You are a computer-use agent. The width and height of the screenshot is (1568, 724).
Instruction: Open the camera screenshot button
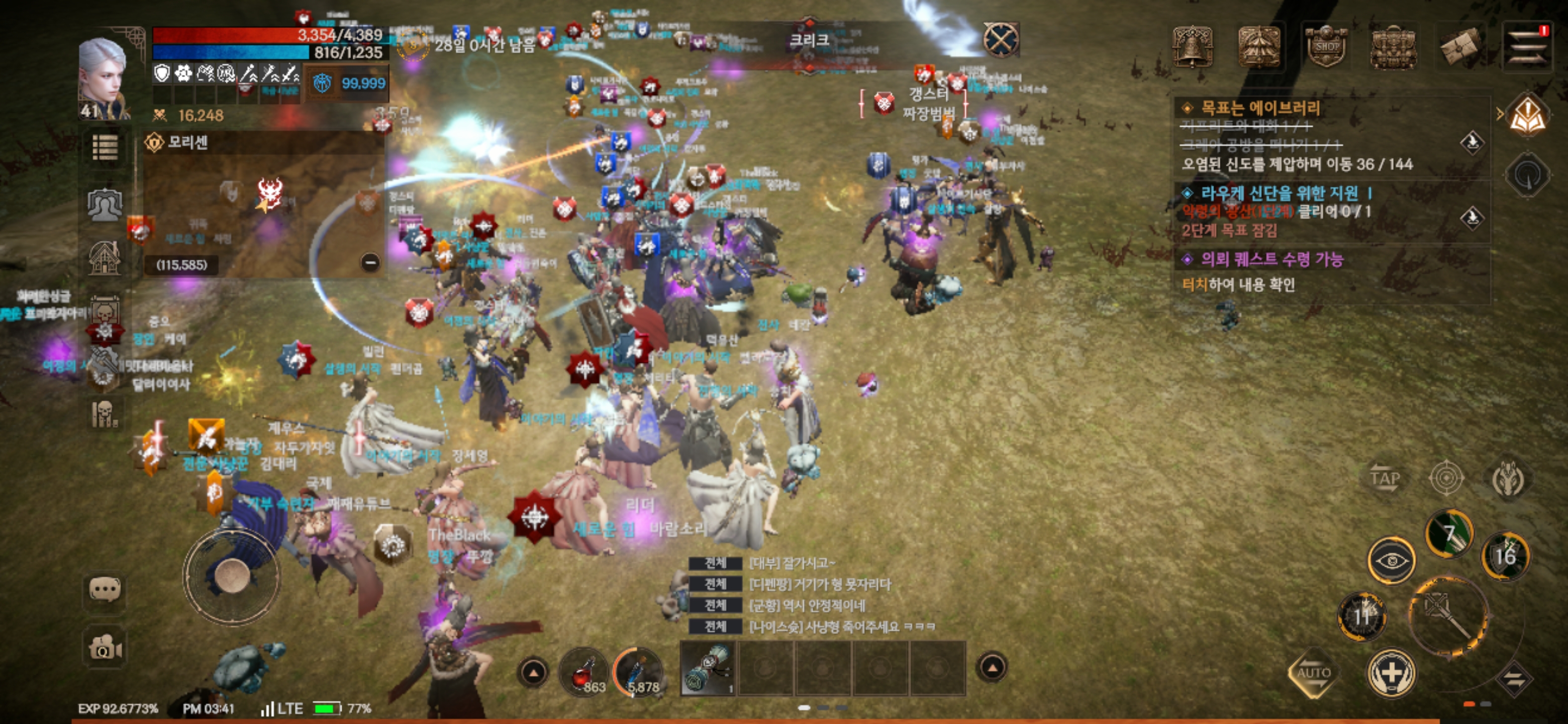(x=105, y=647)
